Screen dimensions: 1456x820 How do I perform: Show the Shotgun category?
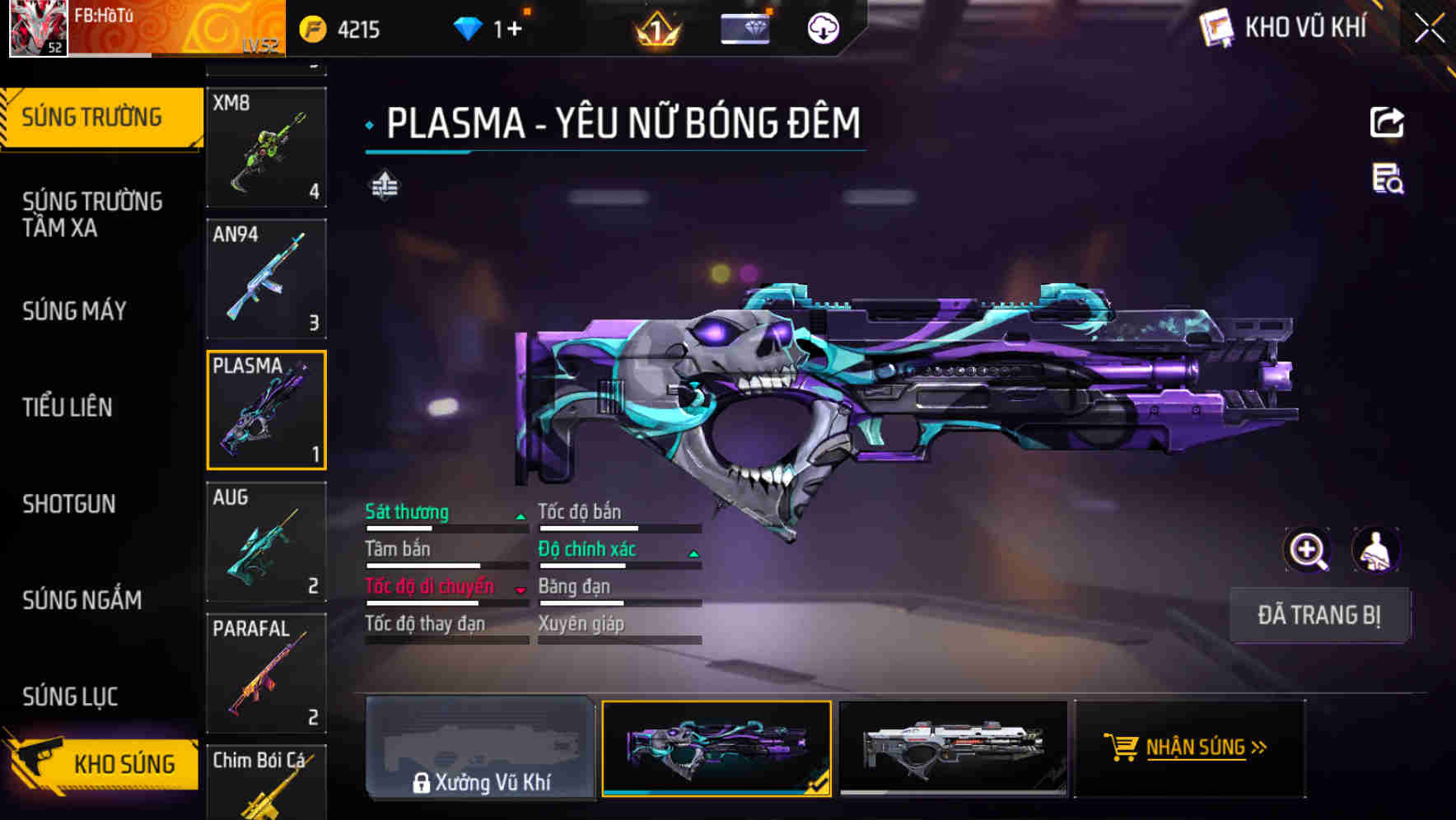click(x=69, y=504)
